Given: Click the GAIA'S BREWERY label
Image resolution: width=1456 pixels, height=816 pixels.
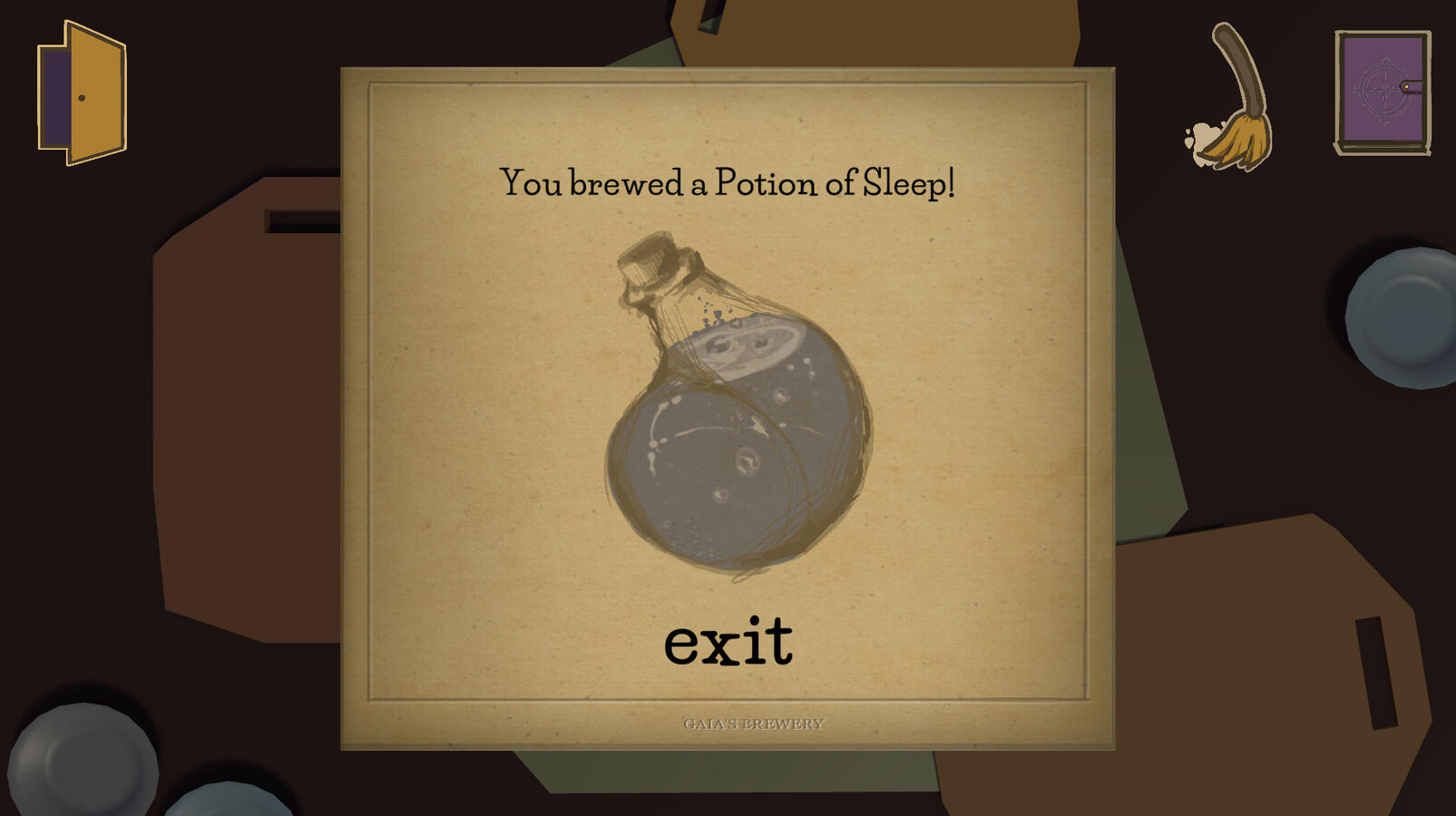Looking at the screenshot, I should click(753, 723).
